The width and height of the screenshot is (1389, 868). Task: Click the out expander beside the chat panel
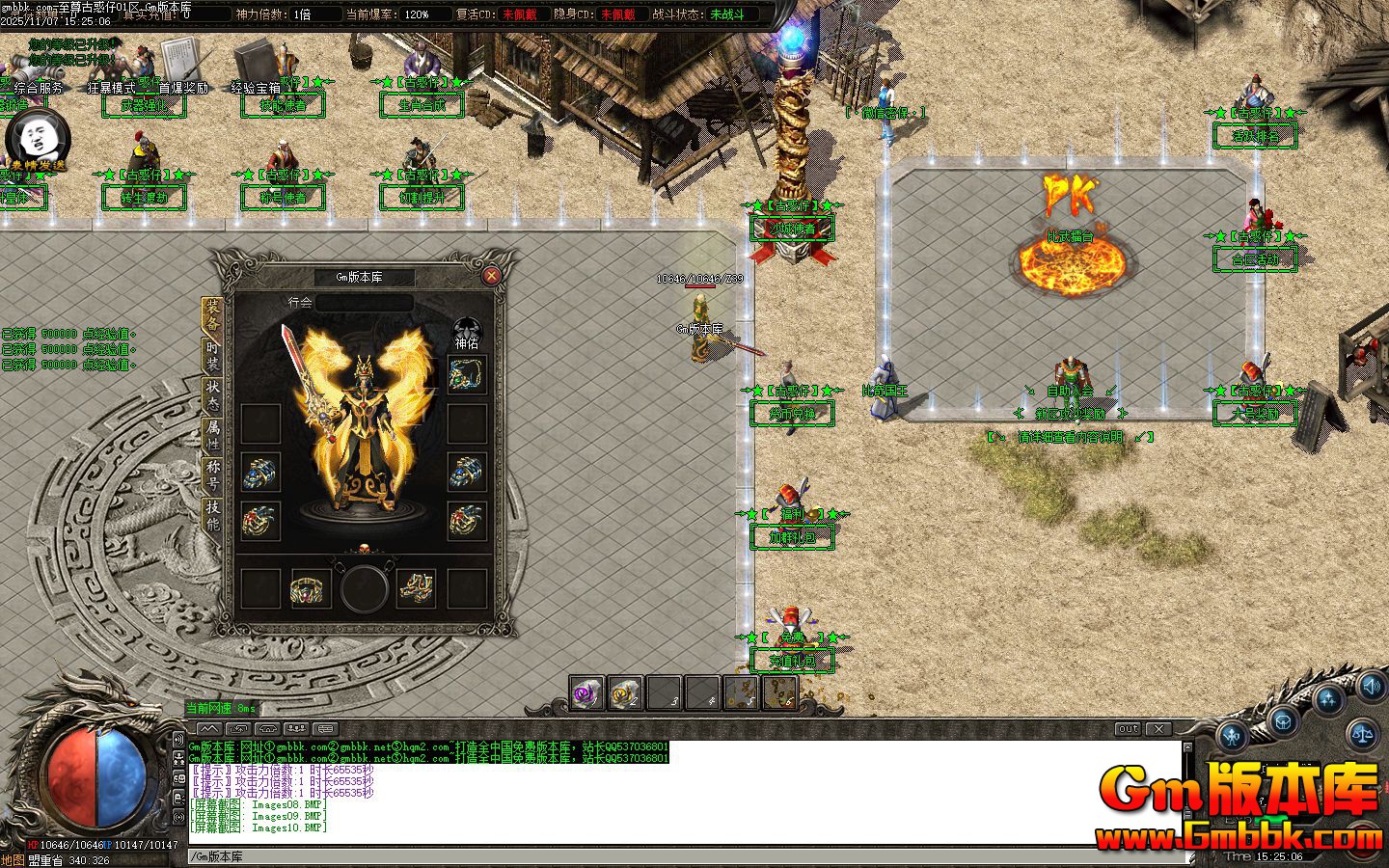tap(1129, 728)
